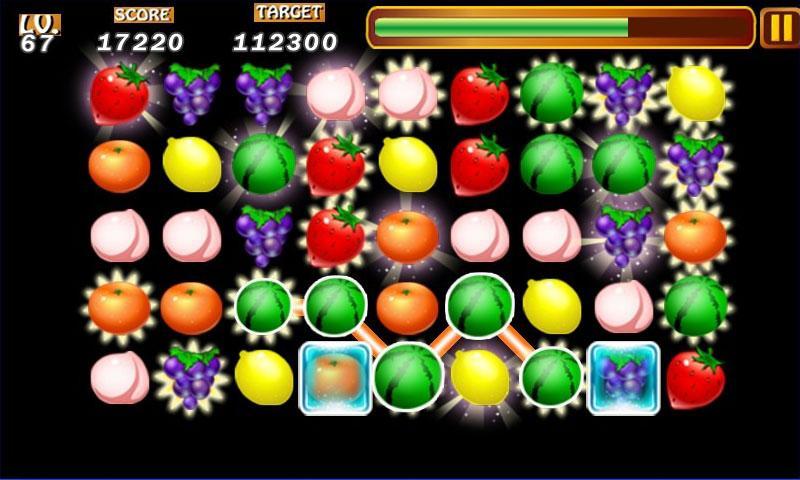Pick the lemon between the two linked bottom watermelons
The image size is (800, 480).
pyautogui.click(x=480, y=378)
